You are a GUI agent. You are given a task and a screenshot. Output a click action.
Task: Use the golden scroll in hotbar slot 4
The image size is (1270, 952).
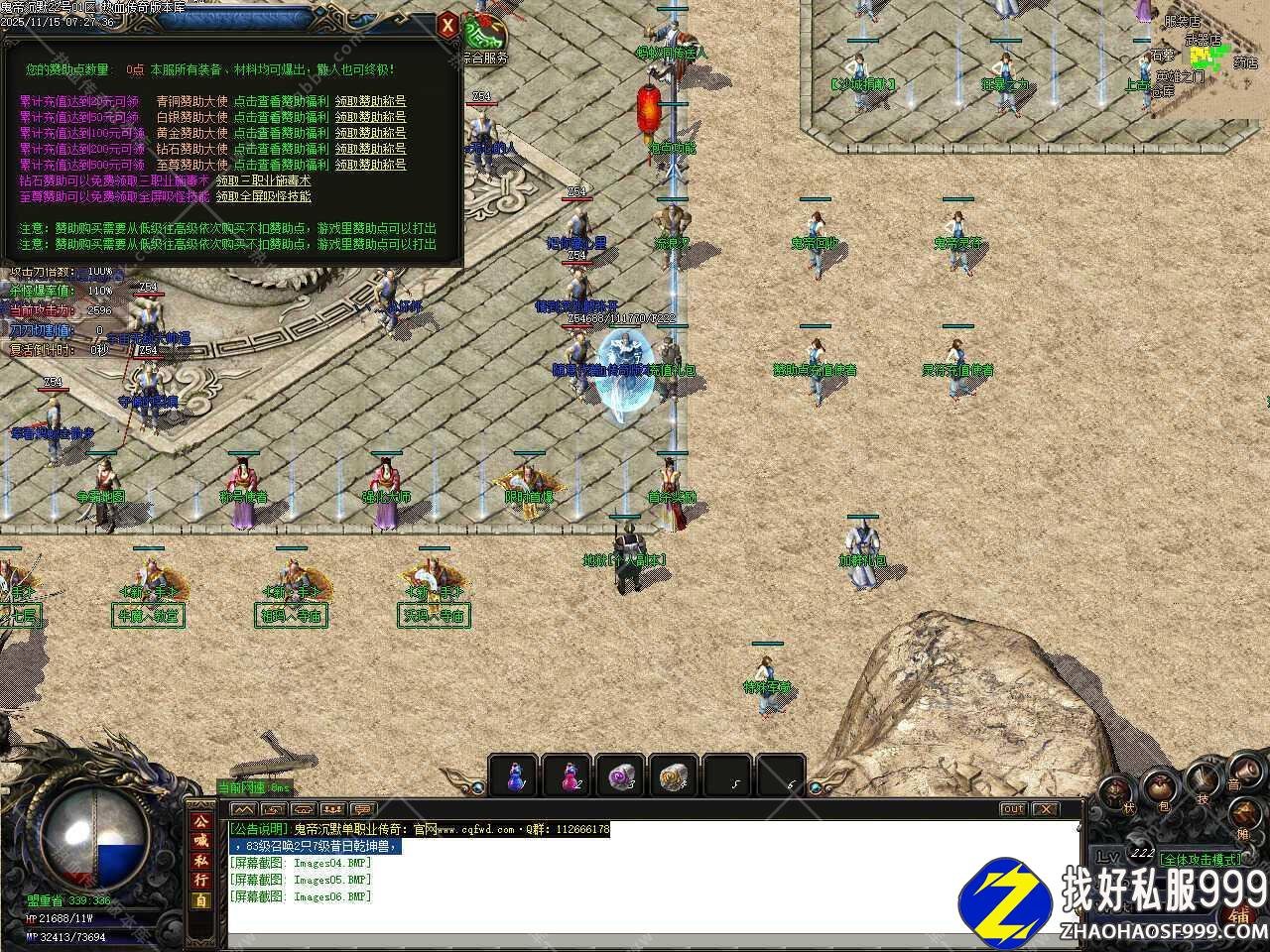point(675,775)
